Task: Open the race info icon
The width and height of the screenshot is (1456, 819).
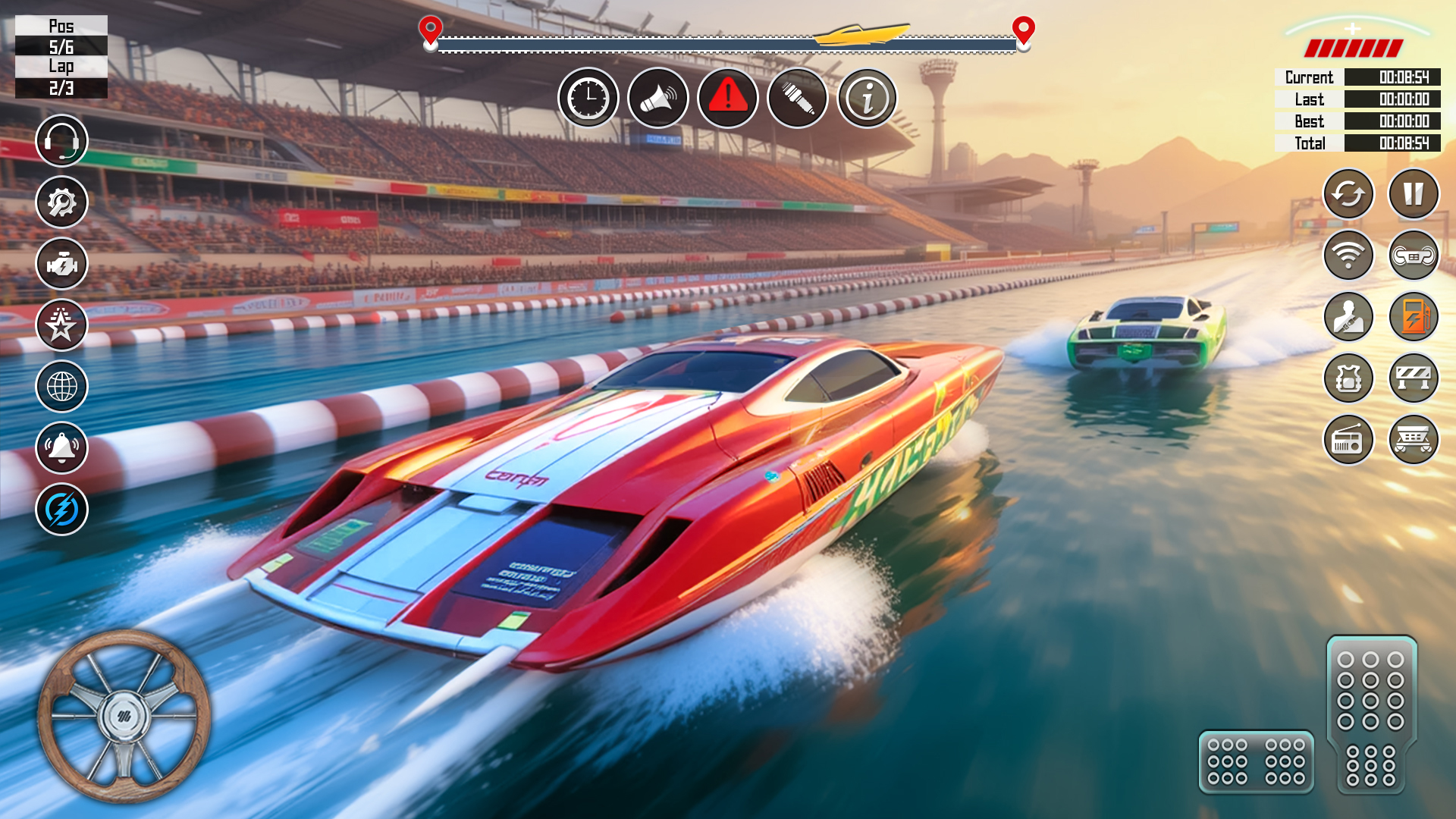Action: 868,97
